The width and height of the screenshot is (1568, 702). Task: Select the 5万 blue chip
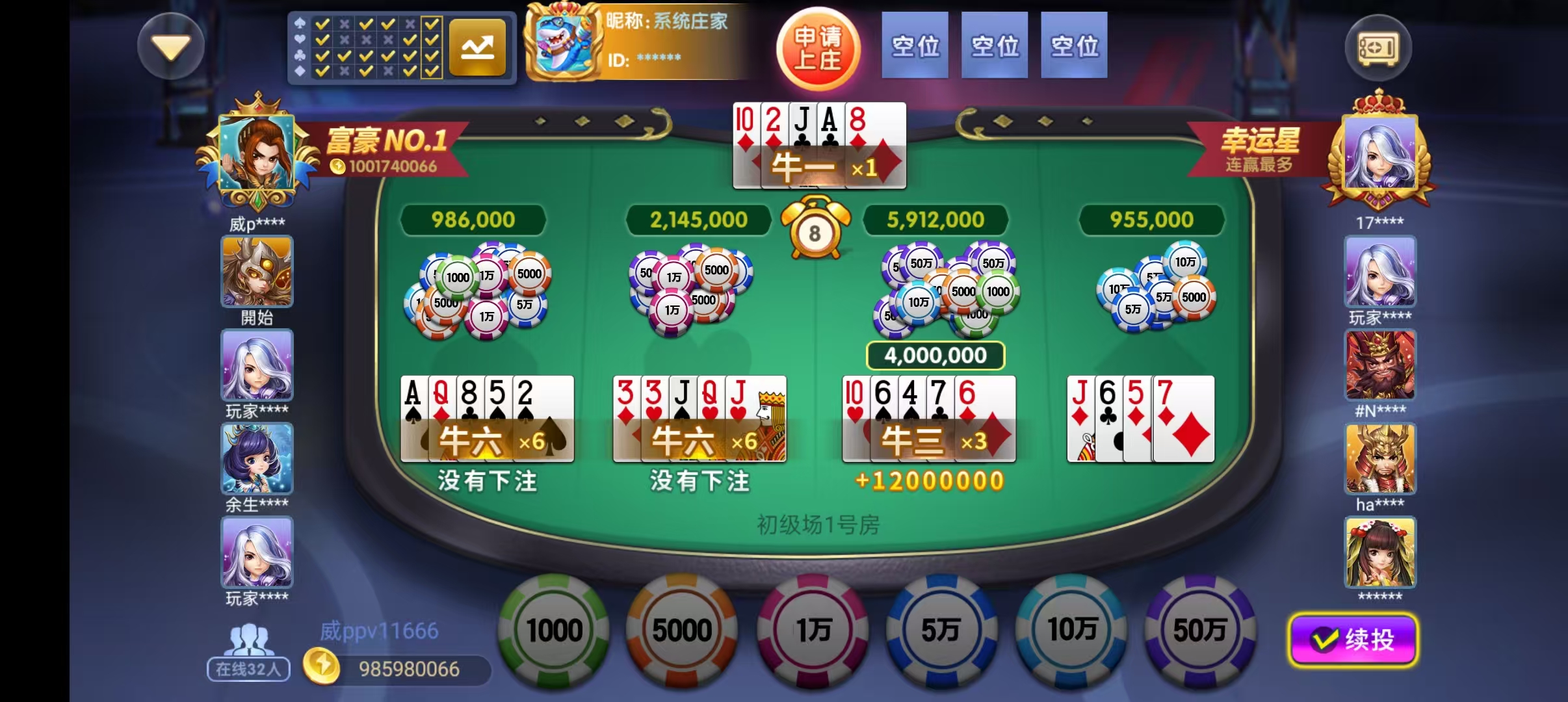point(941,630)
